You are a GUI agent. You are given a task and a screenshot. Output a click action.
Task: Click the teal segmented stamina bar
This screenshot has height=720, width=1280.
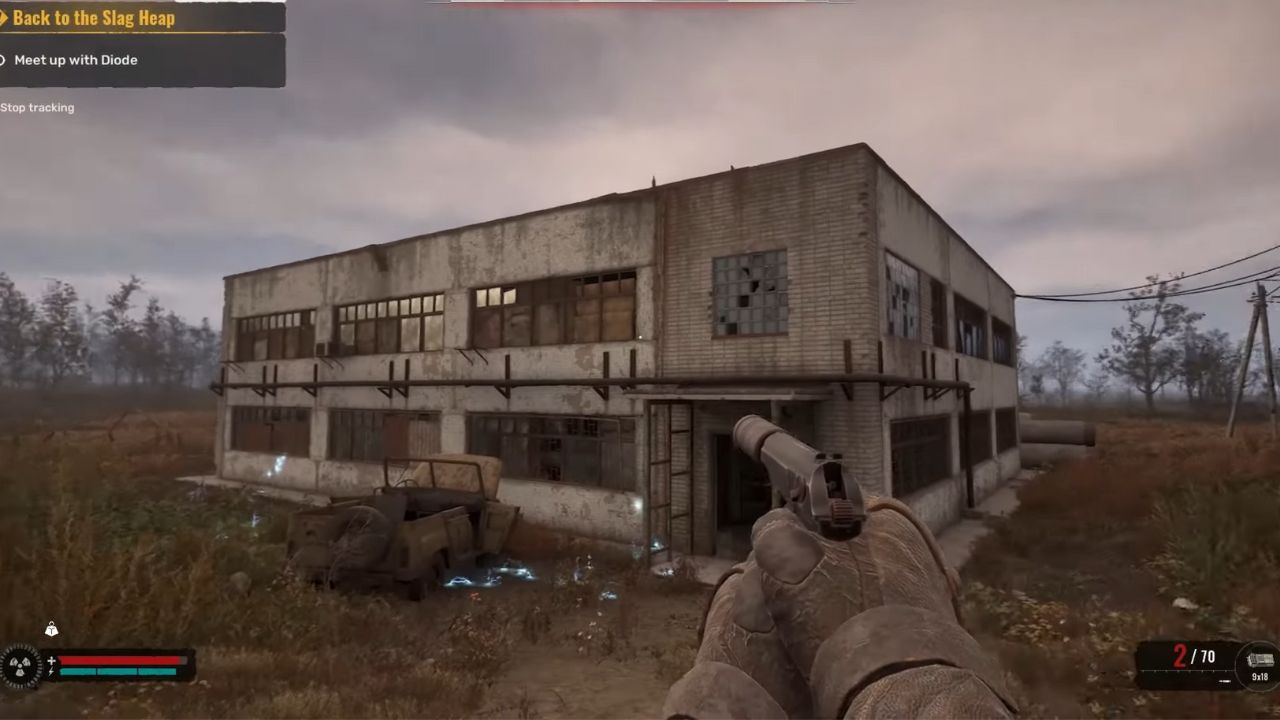tap(118, 671)
